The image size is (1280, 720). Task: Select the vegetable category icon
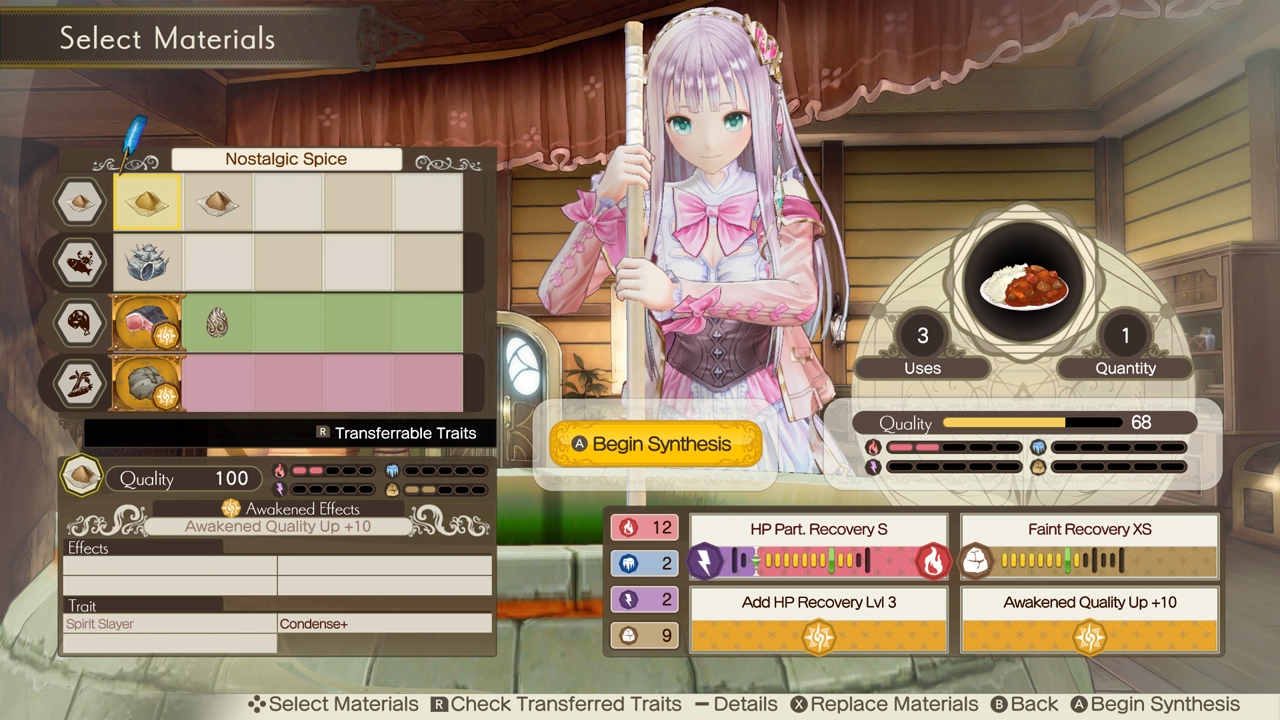click(x=79, y=384)
